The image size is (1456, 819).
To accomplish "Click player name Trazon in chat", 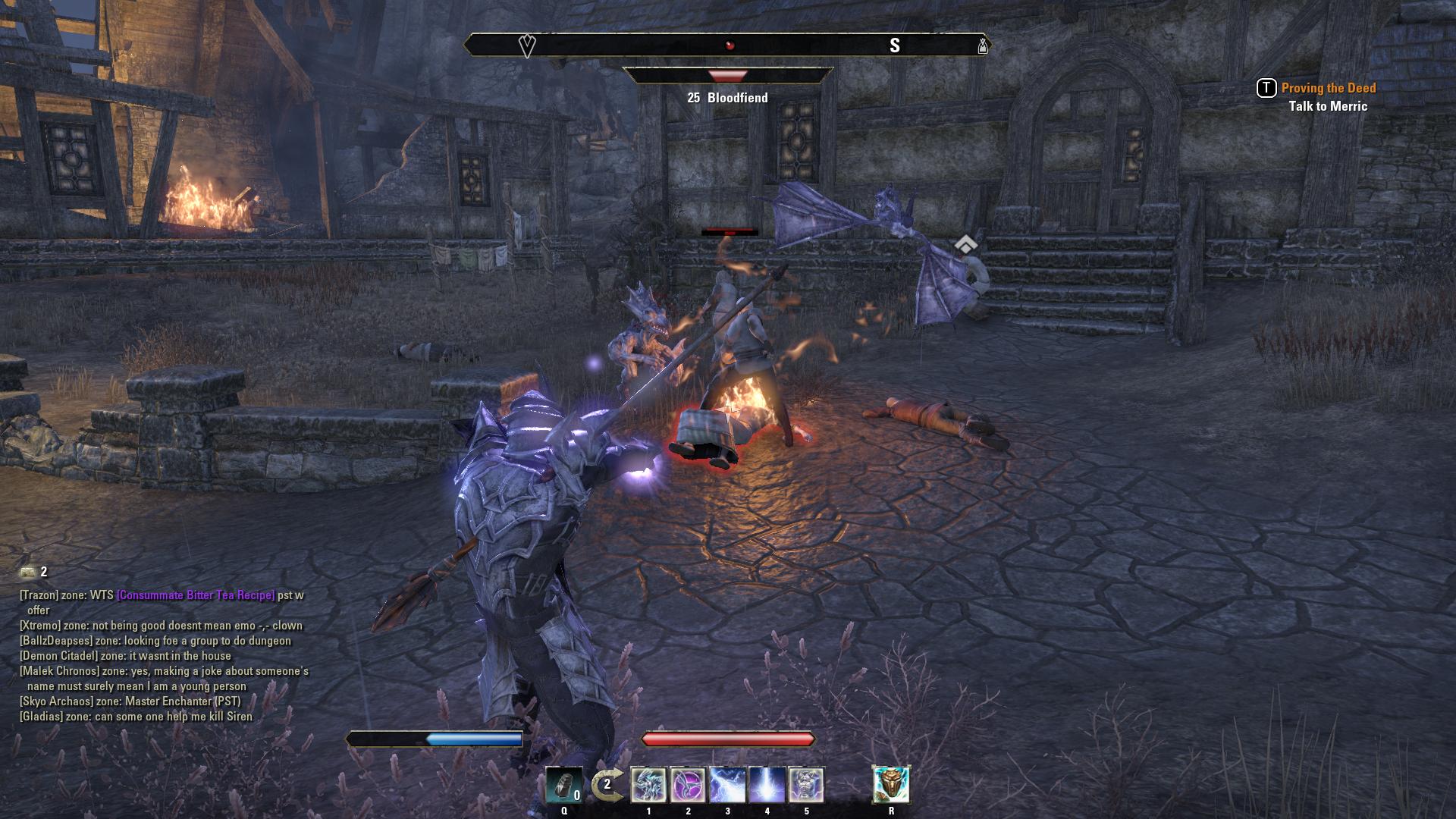I will (39, 595).
